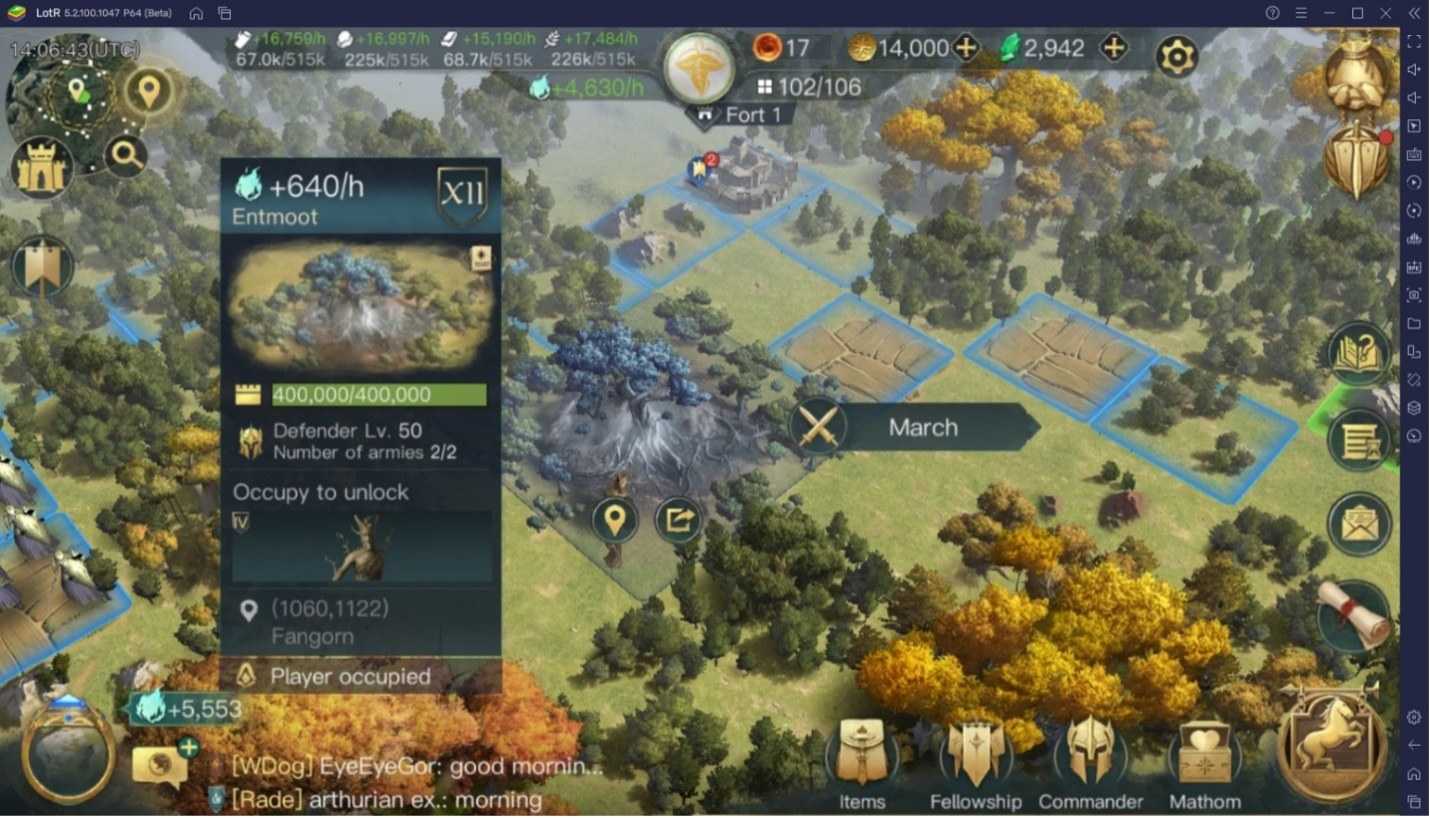1430x818 pixels.
Task: Open the quest scroll icon
Action: click(x=1356, y=612)
